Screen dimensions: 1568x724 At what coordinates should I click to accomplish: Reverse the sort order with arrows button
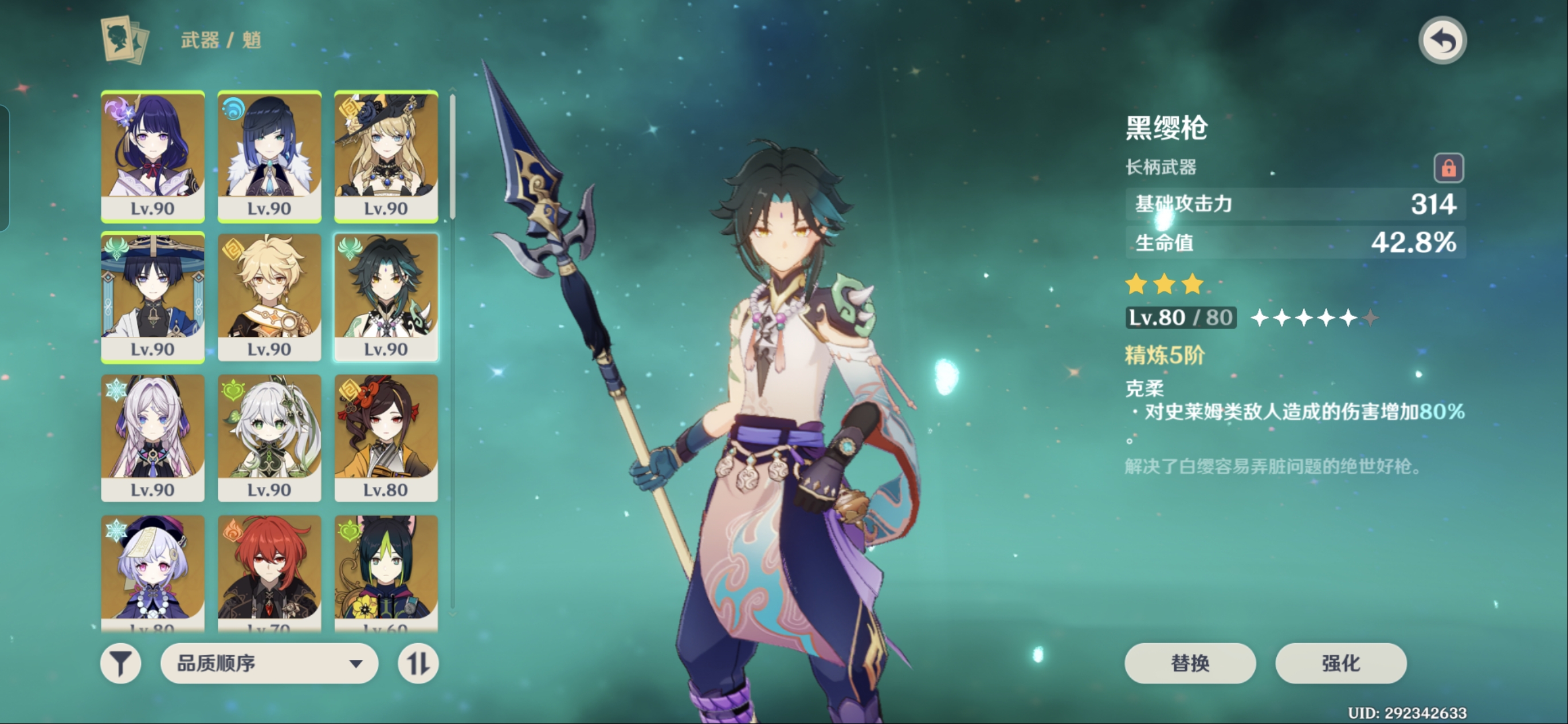click(x=418, y=663)
